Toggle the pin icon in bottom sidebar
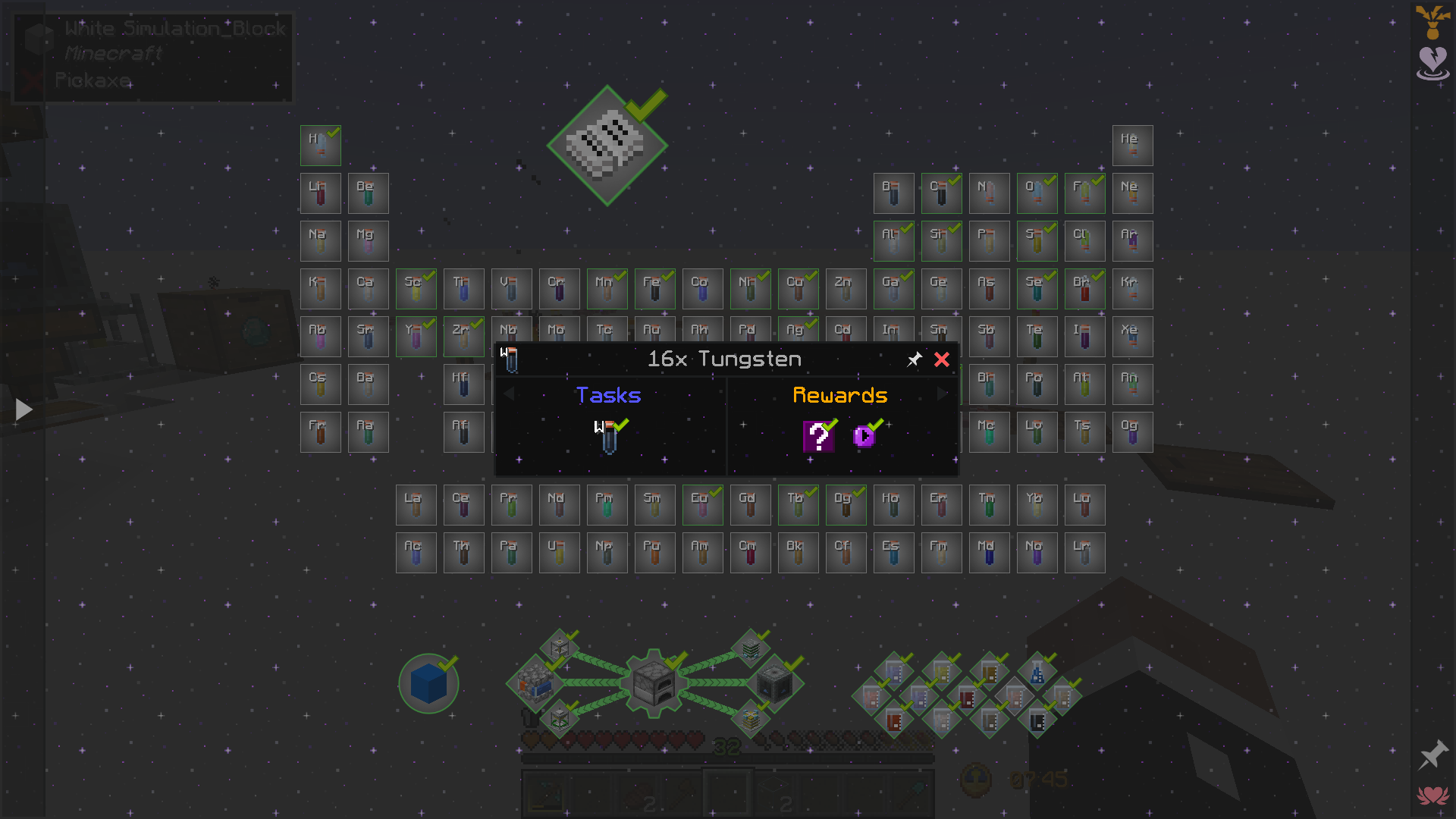This screenshot has width=1456, height=819. tap(1432, 755)
